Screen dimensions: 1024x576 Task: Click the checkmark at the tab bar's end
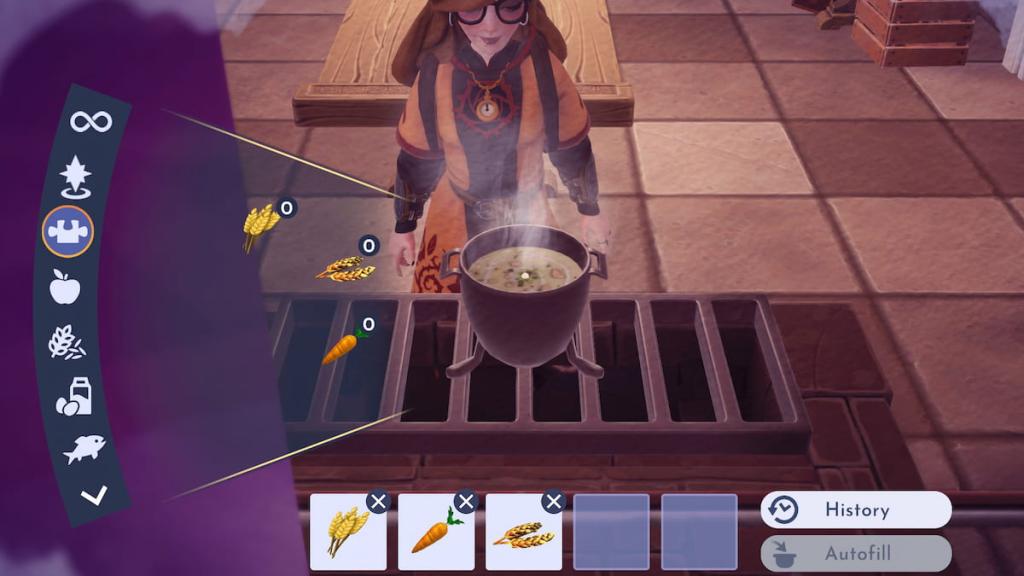pos(94,494)
